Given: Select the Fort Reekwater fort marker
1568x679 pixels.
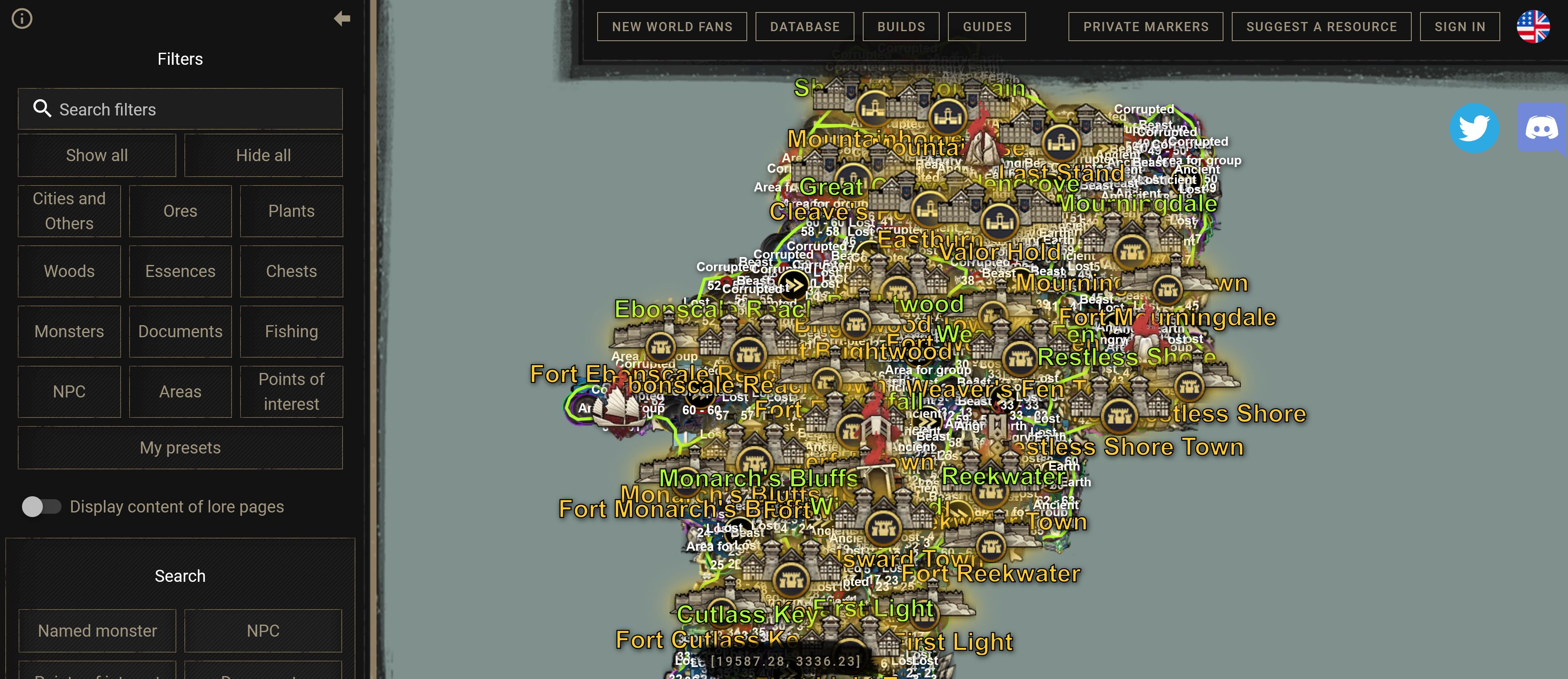Looking at the screenshot, I should [992, 547].
